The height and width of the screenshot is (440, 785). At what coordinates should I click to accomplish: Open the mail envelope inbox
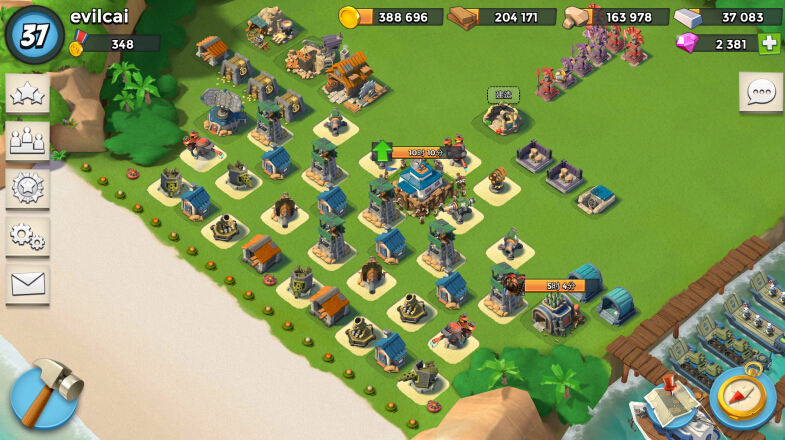click(27, 284)
